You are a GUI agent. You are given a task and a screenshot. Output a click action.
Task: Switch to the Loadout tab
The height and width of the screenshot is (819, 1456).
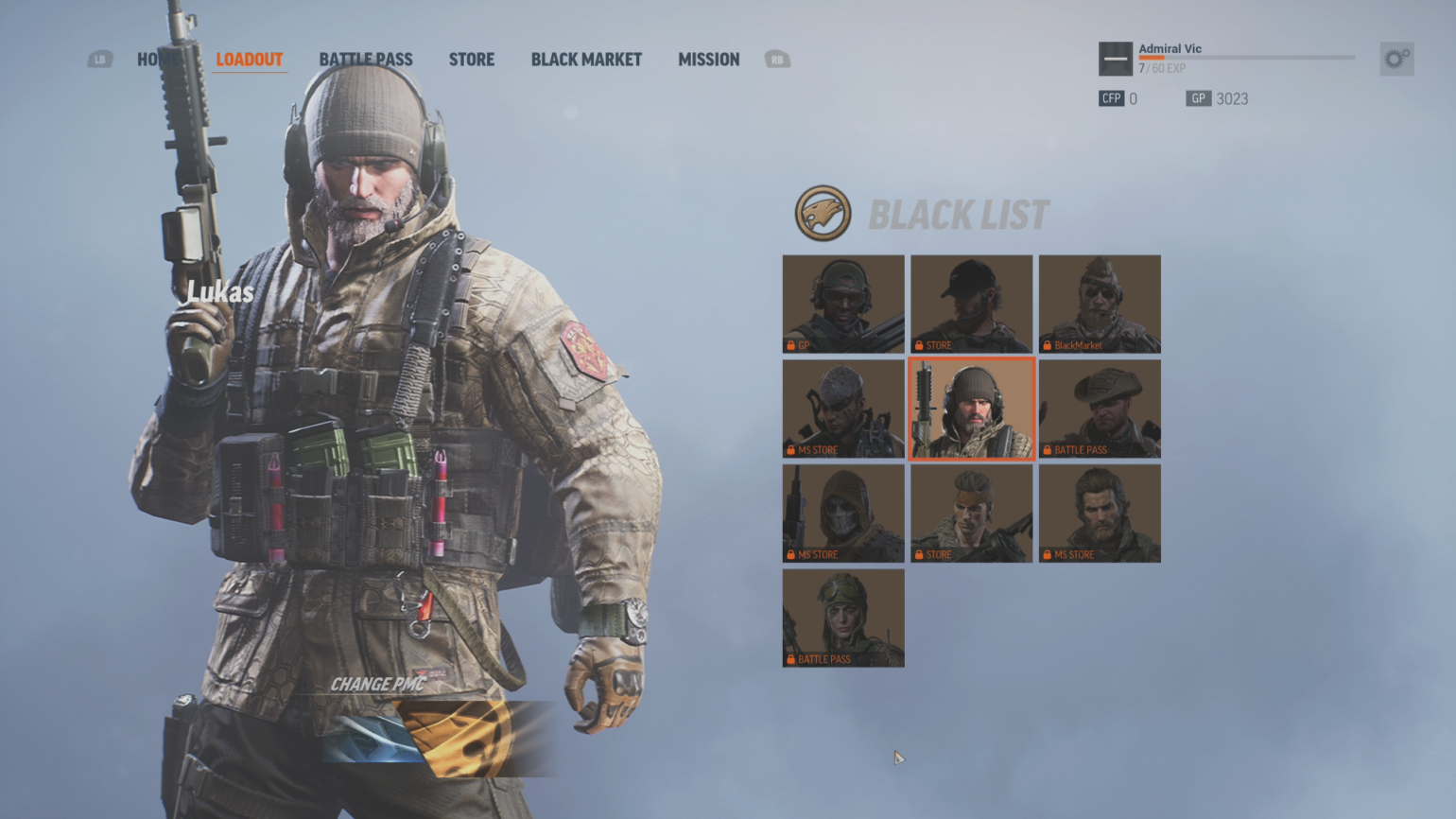coord(250,60)
